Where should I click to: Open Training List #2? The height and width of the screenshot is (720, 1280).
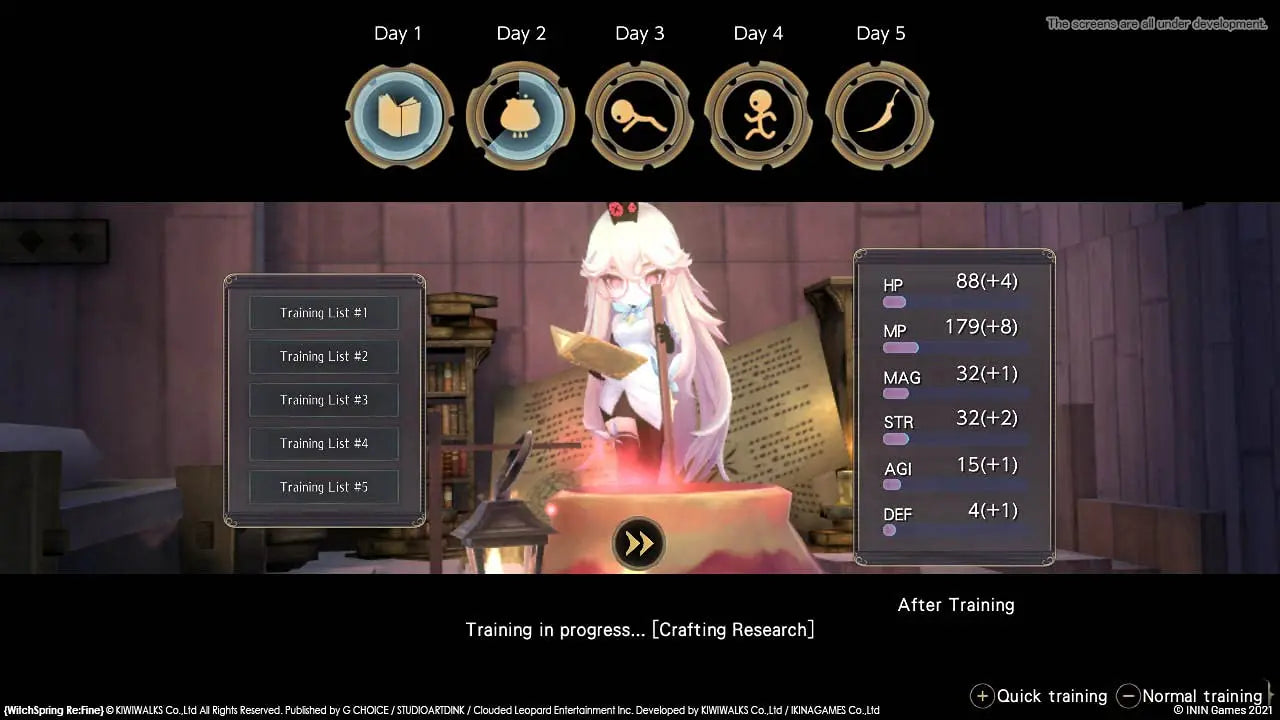323,356
